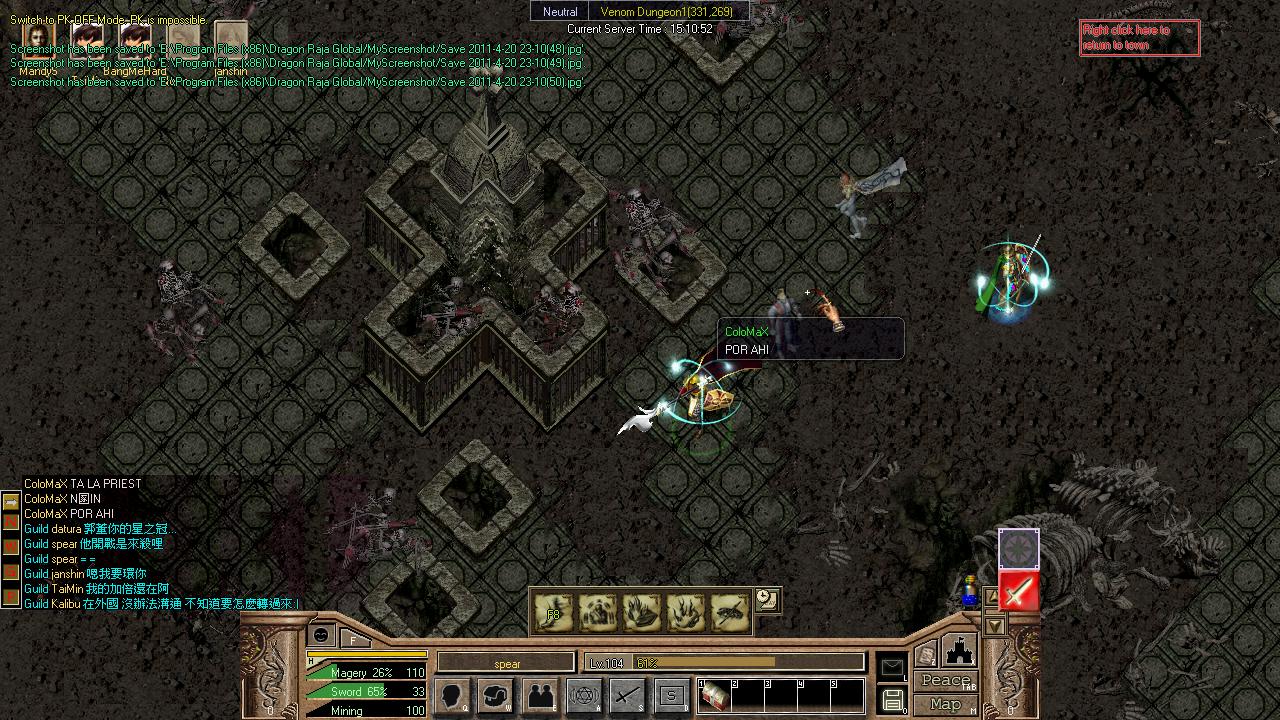Viewport: 1280px width, 720px height.
Task: Open the Map button
Action: click(946, 704)
